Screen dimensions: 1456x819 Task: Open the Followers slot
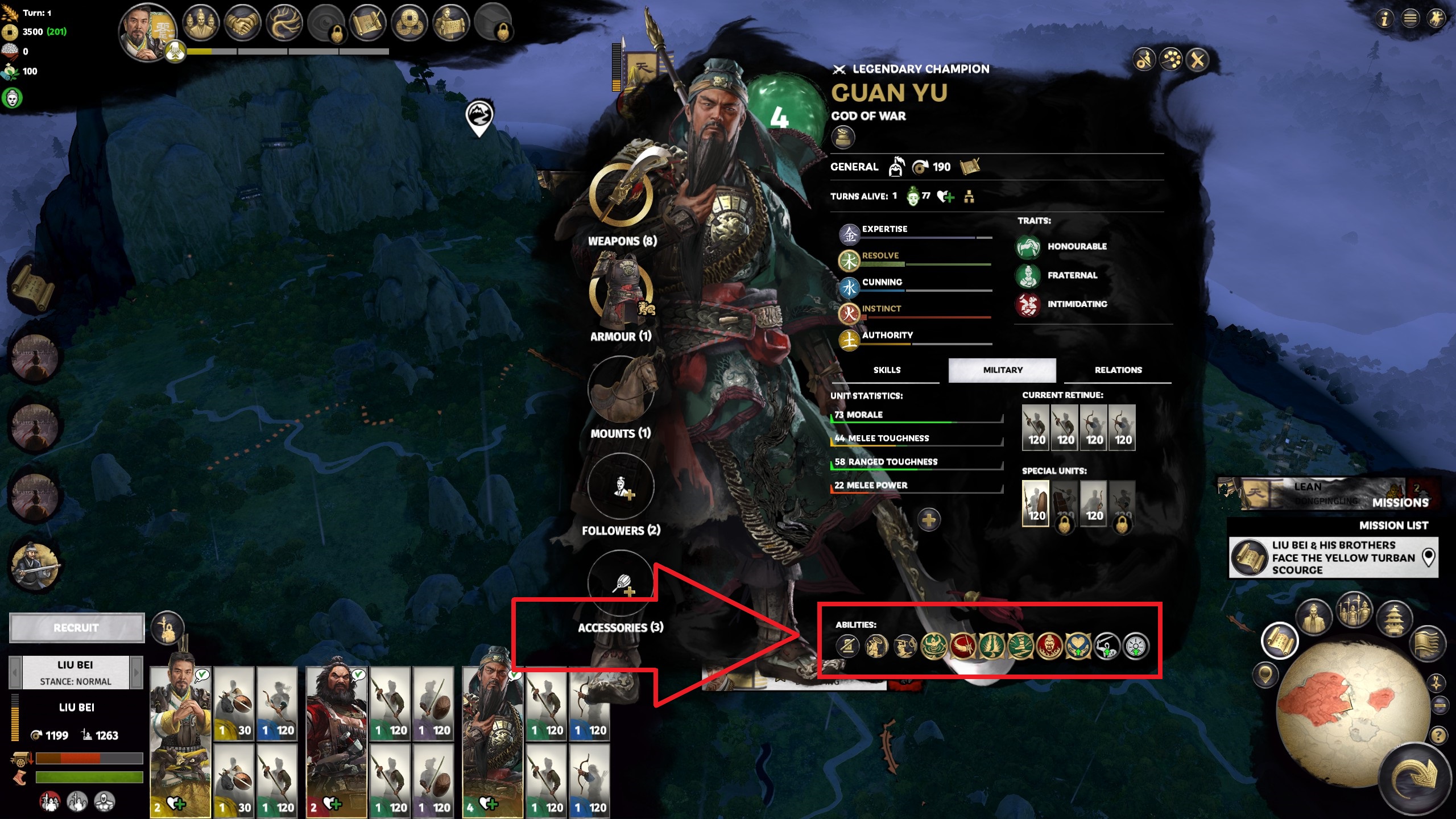point(621,486)
